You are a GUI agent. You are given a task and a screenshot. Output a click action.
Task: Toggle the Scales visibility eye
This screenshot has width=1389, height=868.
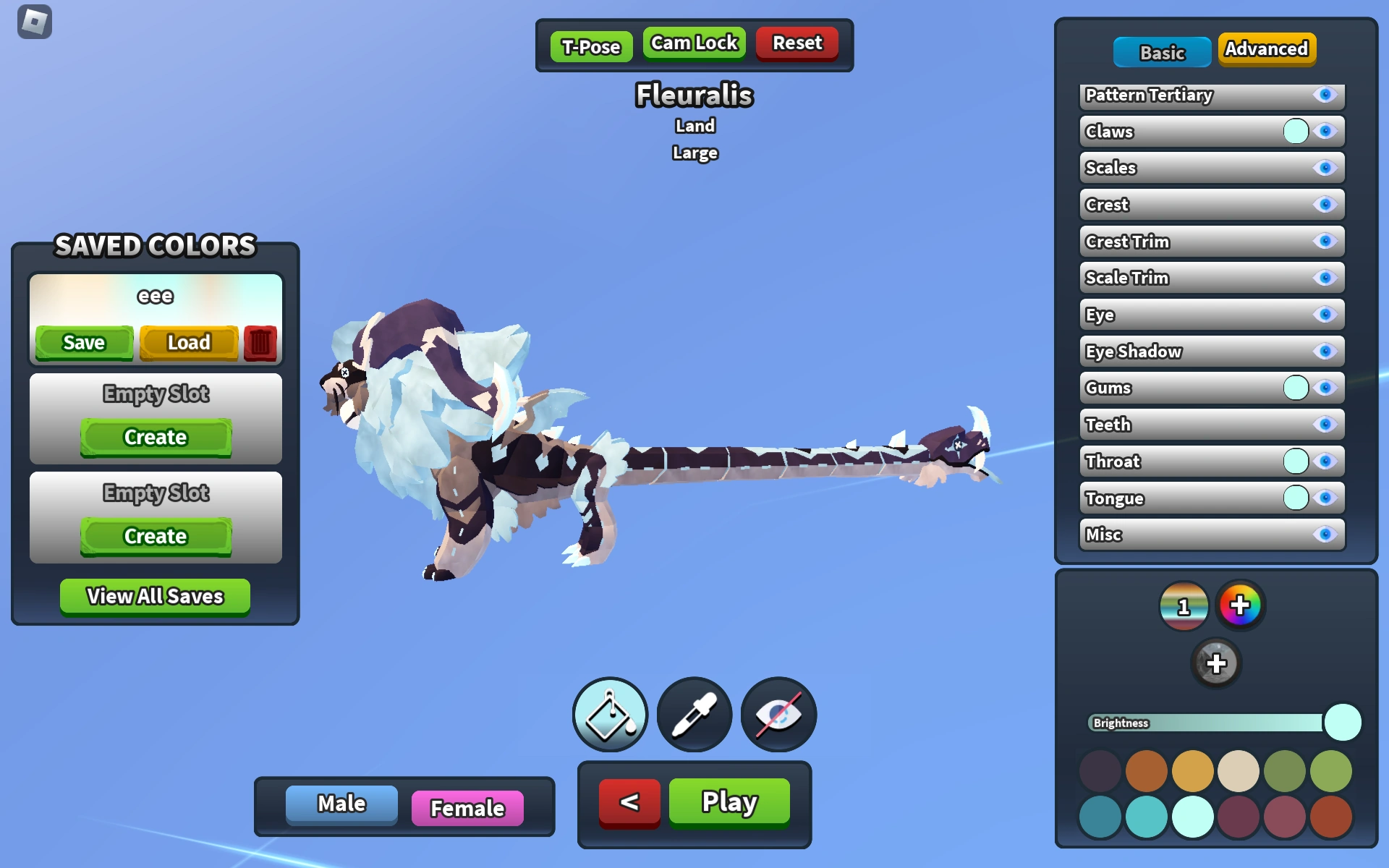[1325, 167]
